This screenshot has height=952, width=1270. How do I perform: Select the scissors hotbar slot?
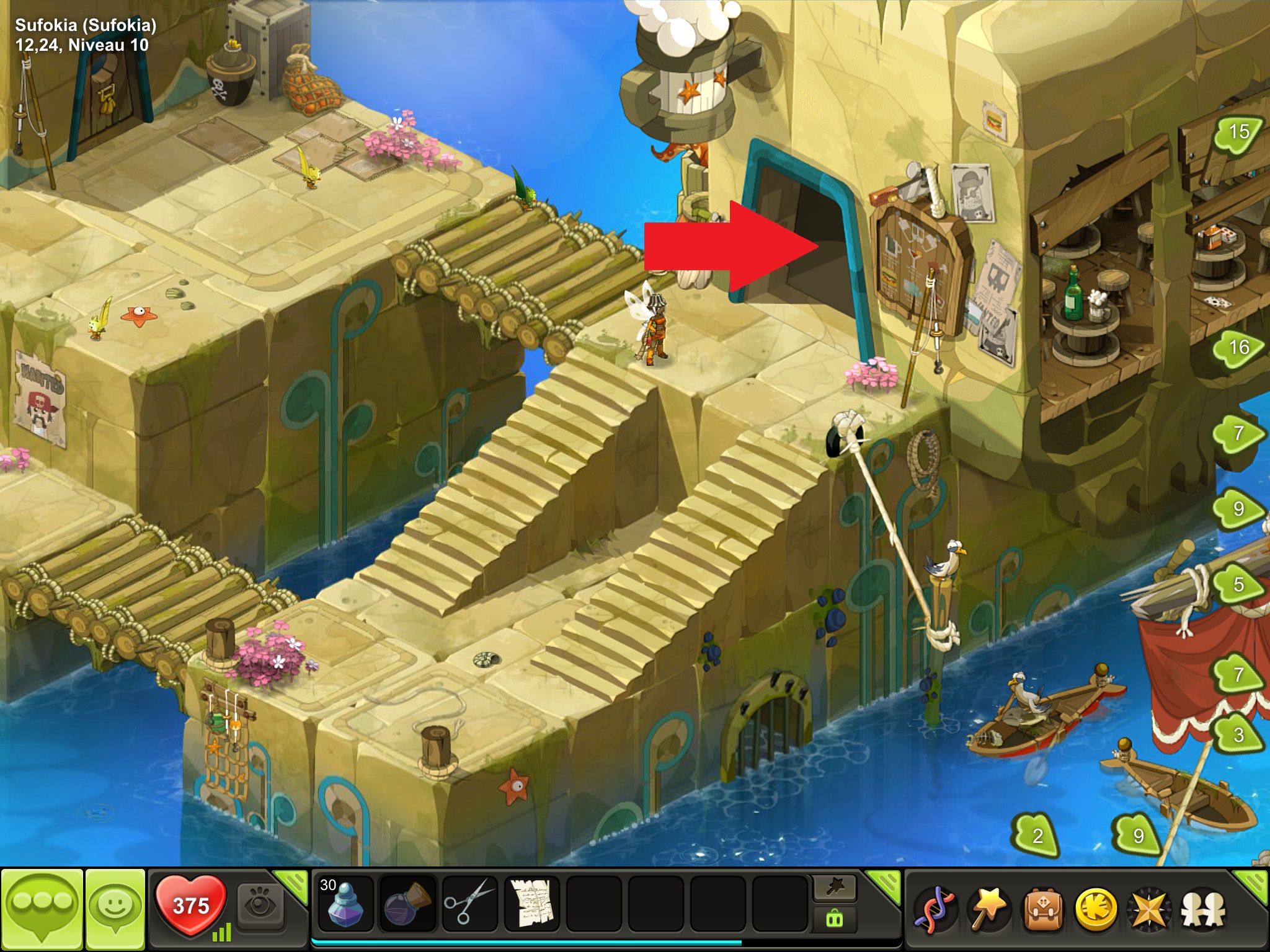coord(469,906)
